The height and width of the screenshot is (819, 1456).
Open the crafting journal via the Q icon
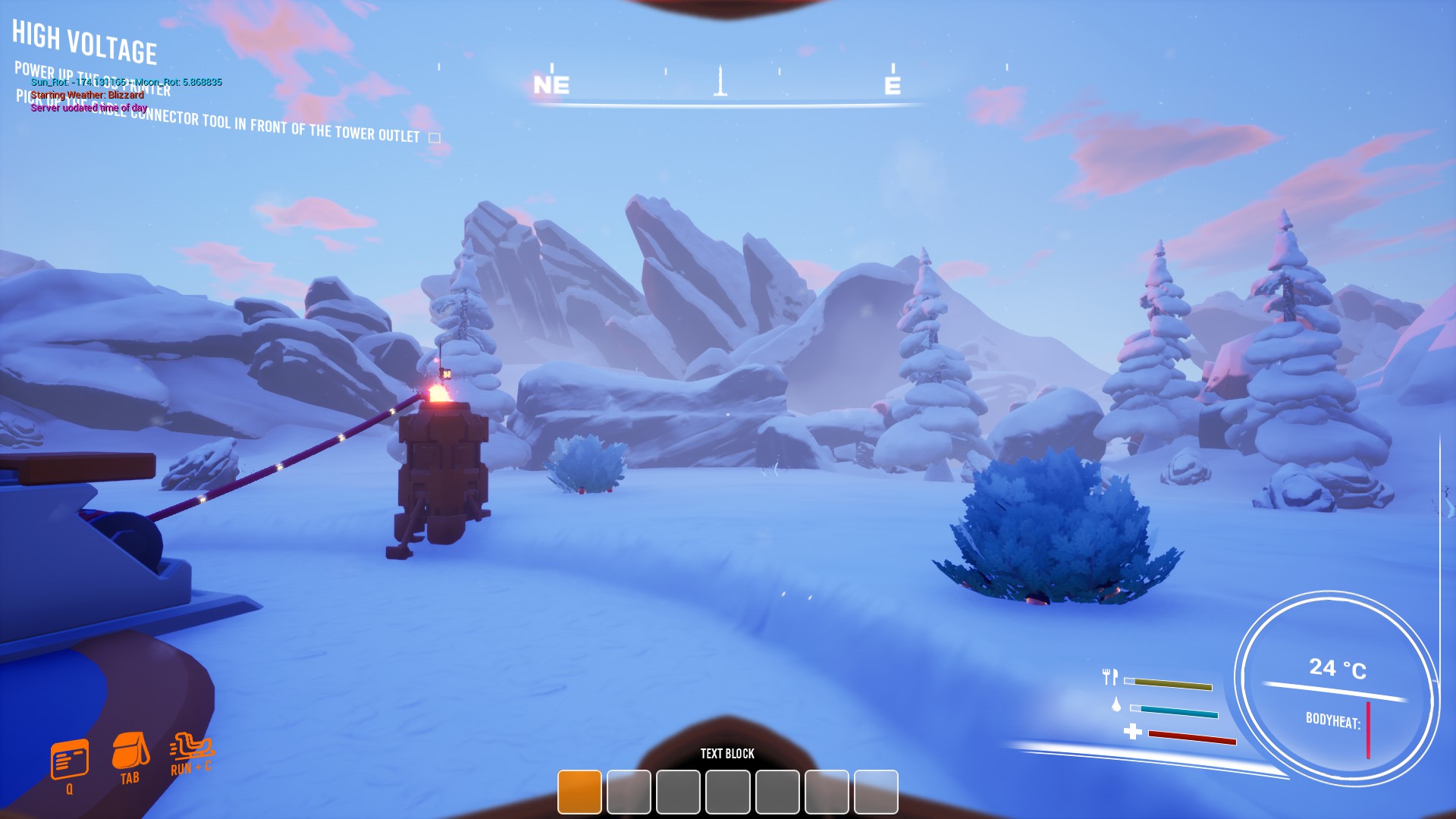click(x=70, y=758)
